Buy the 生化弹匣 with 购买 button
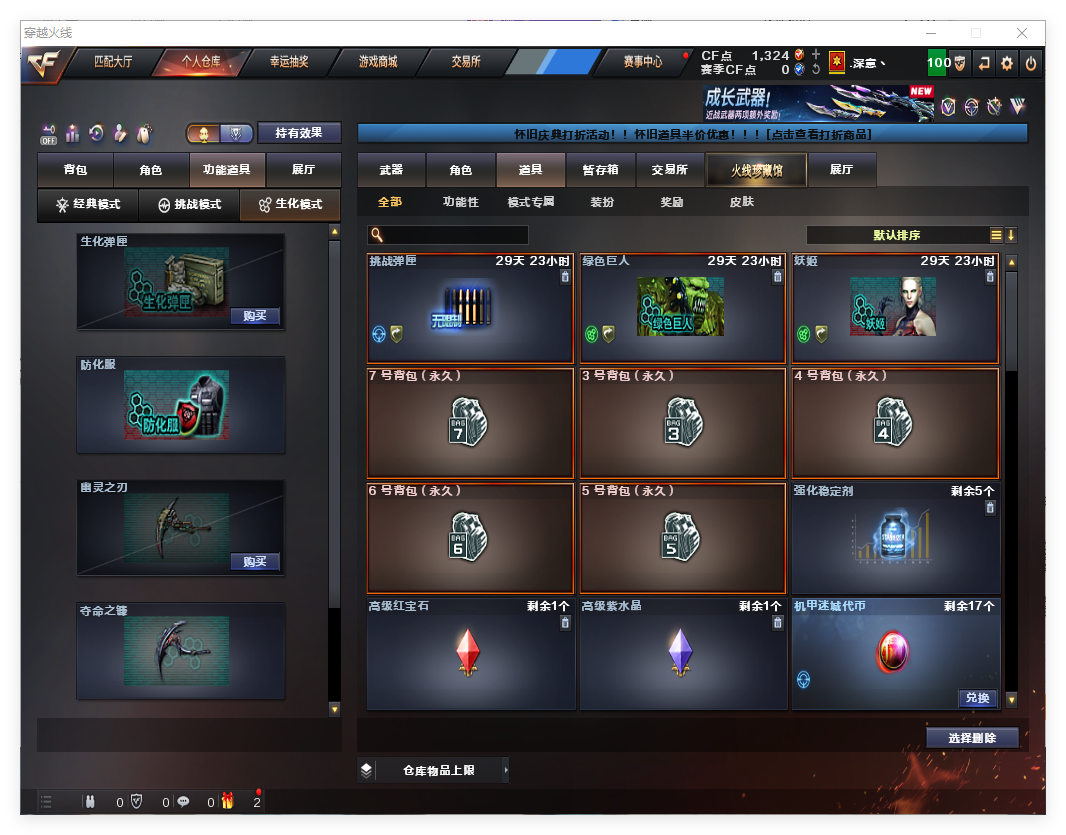 pyautogui.click(x=255, y=316)
